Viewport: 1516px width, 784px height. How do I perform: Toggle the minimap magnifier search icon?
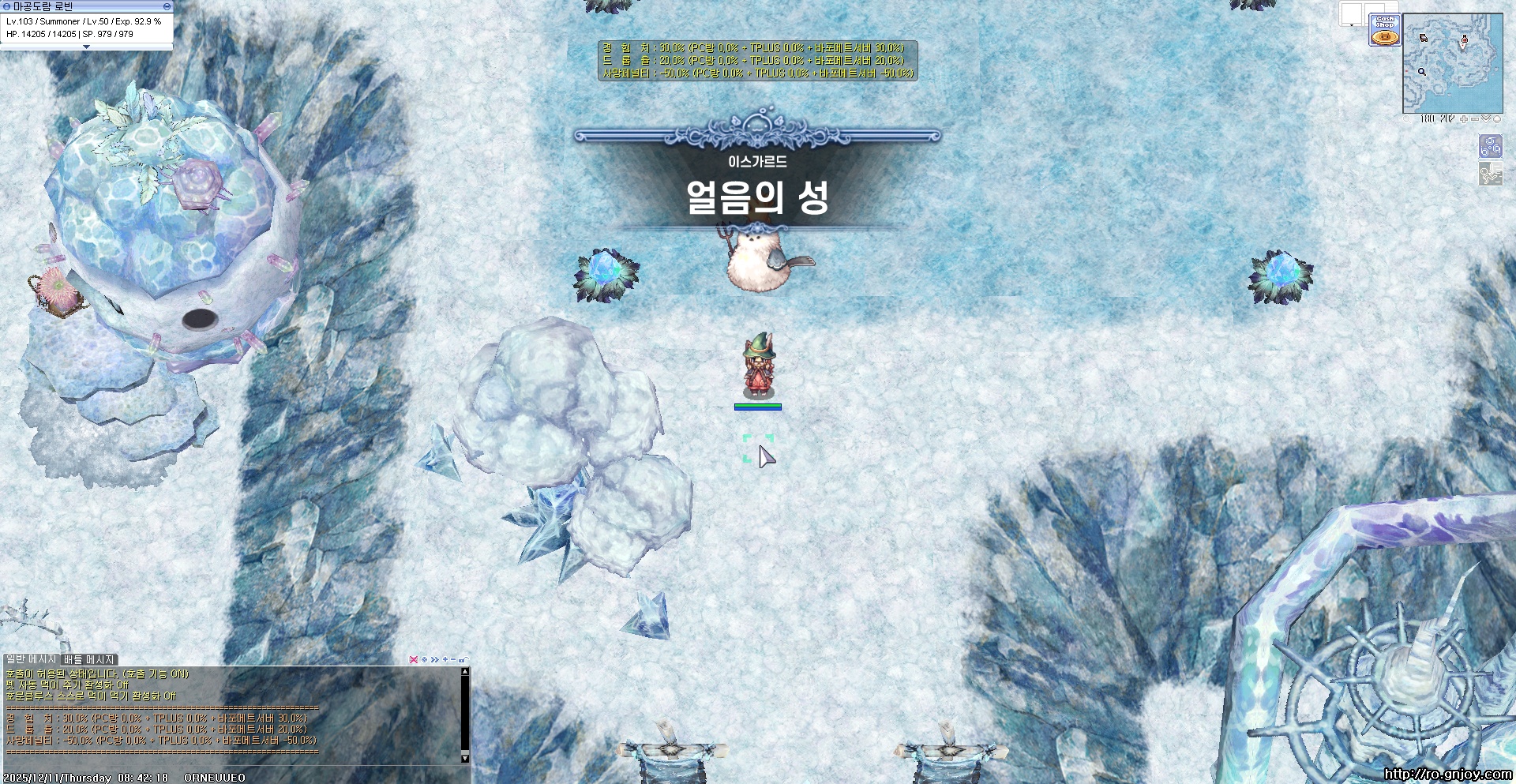(x=1407, y=121)
